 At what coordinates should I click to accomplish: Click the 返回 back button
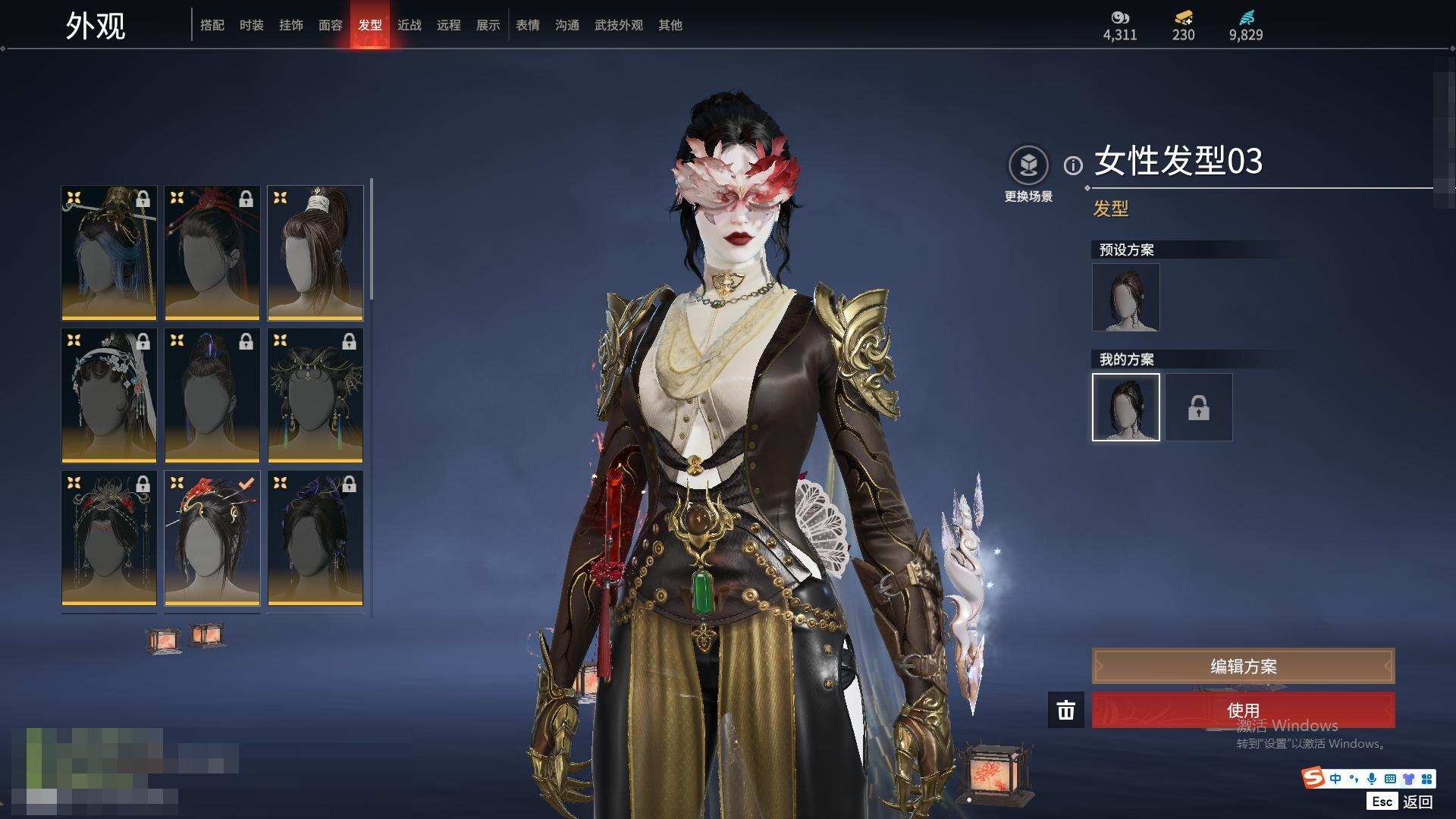(x=1416, y=802)
